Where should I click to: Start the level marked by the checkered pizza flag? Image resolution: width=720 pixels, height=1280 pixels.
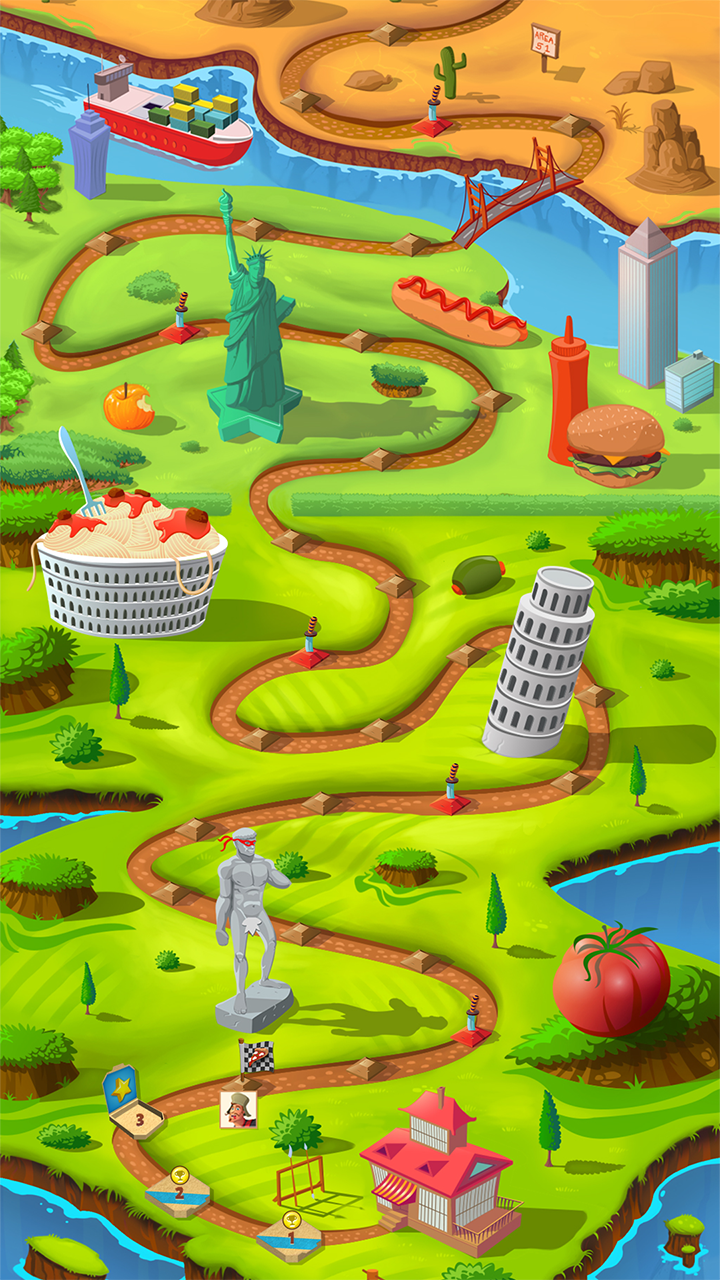click(x=256, y=1057)
